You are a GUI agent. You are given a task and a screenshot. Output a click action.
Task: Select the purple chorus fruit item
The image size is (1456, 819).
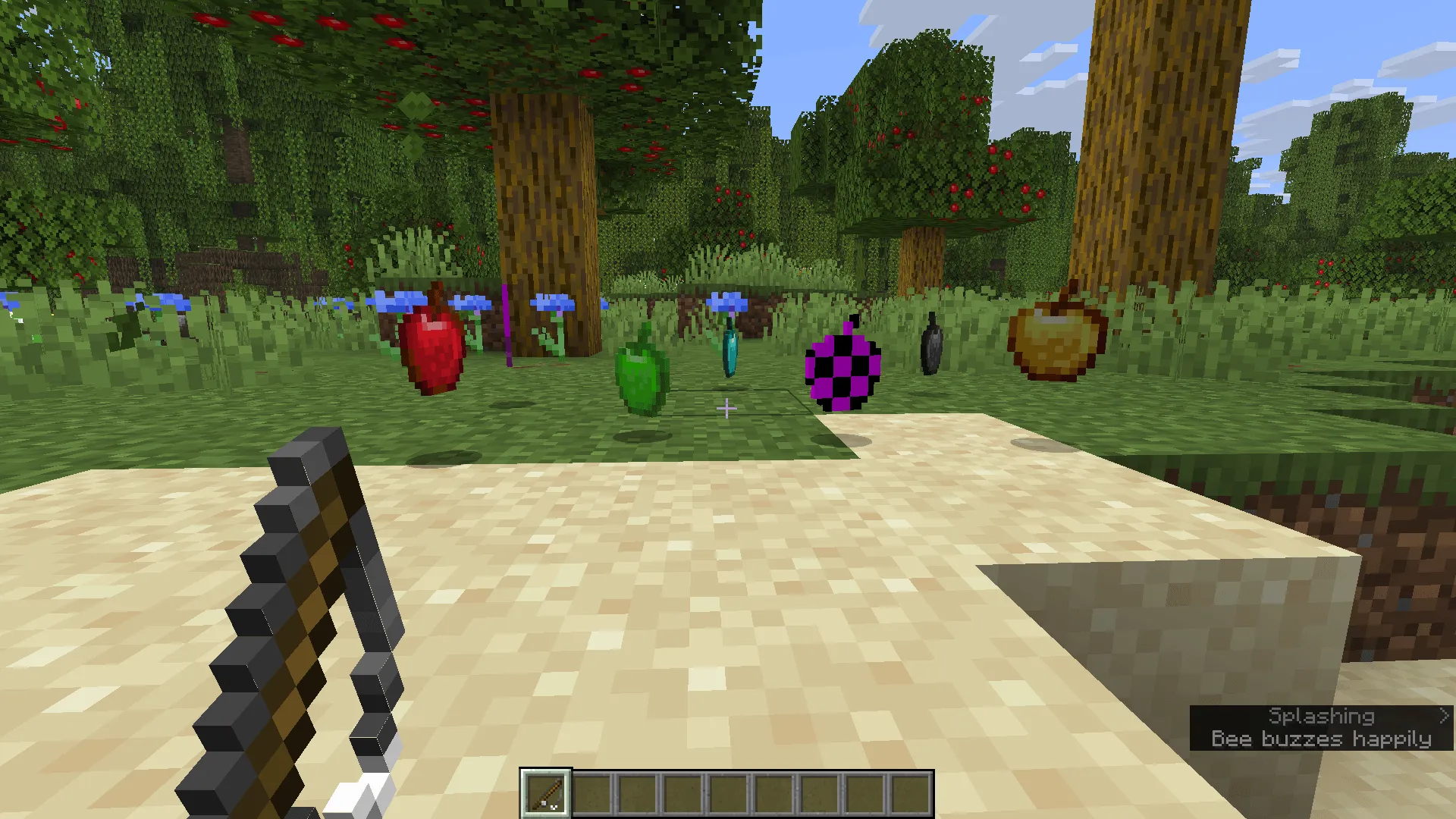click(x=842, y=372)
